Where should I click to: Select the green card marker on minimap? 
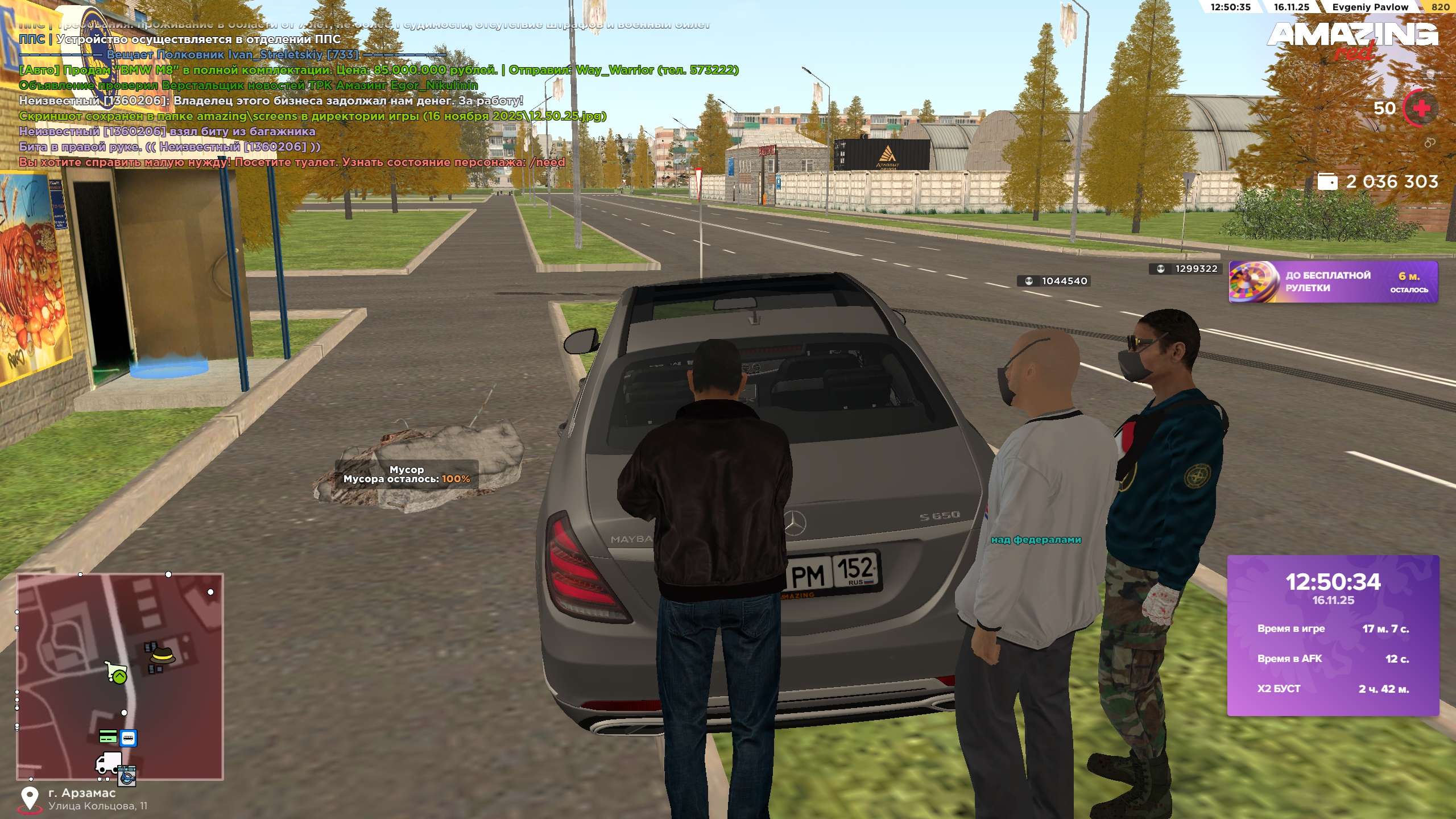[x=108, y=737]
